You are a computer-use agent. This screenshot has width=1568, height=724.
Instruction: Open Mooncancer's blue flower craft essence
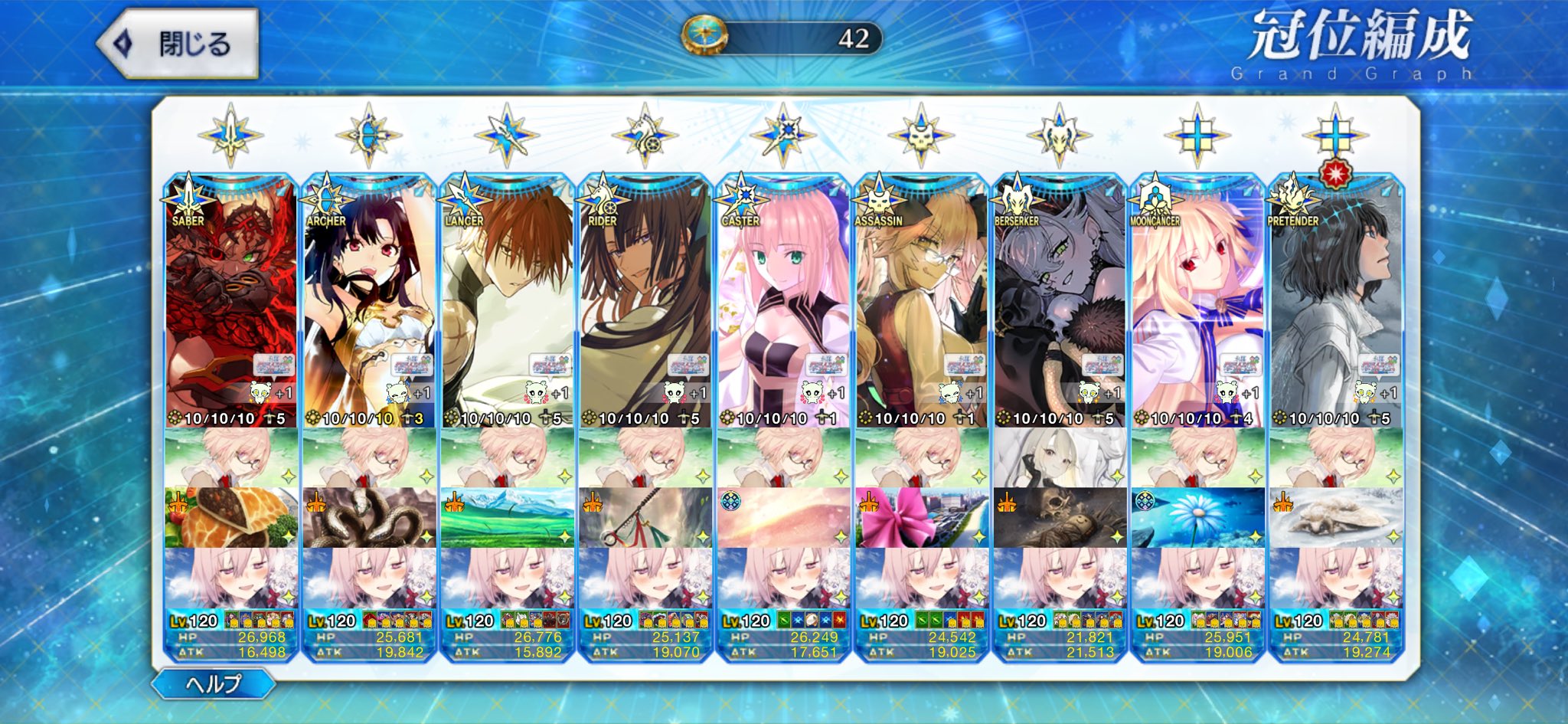point(1197,517)
